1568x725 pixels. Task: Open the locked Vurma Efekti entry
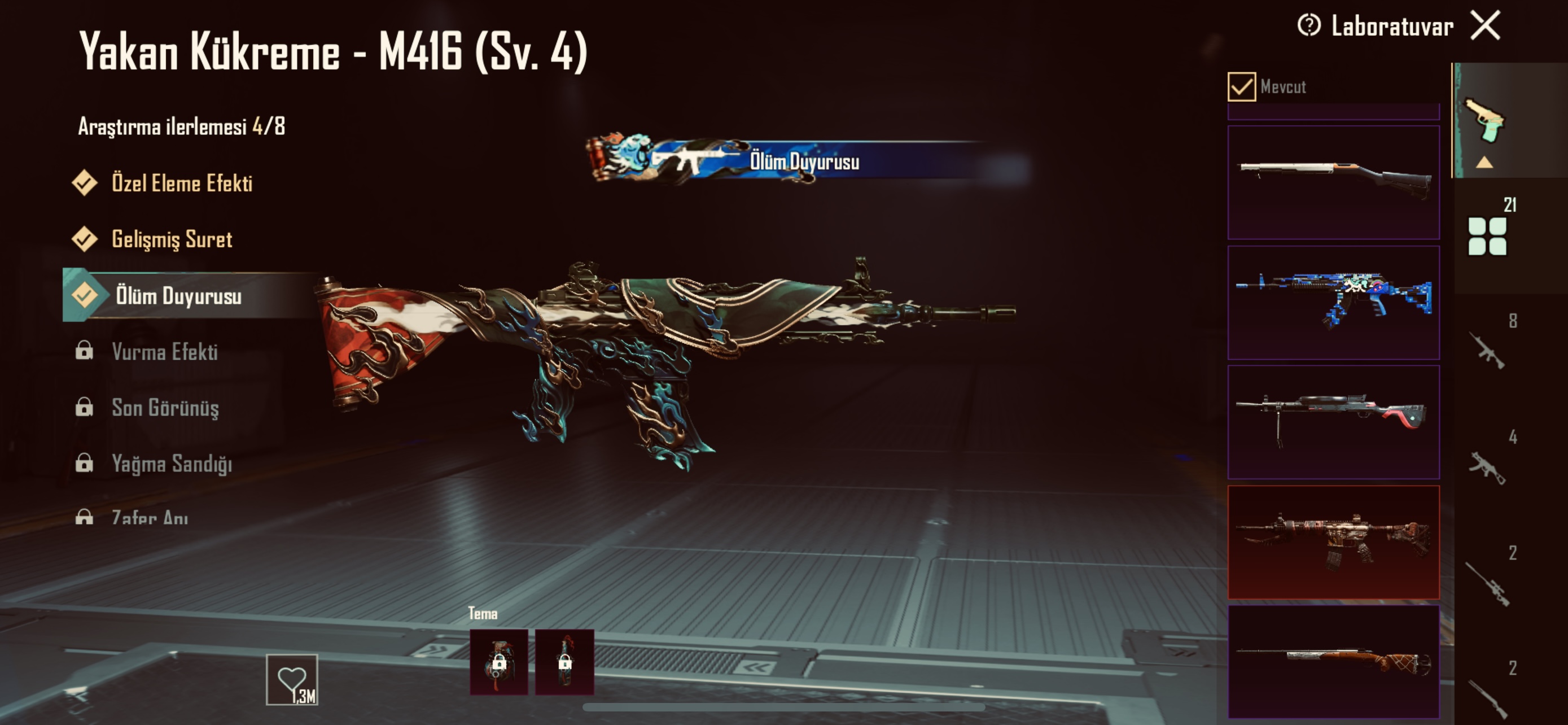tap(164, 352)
